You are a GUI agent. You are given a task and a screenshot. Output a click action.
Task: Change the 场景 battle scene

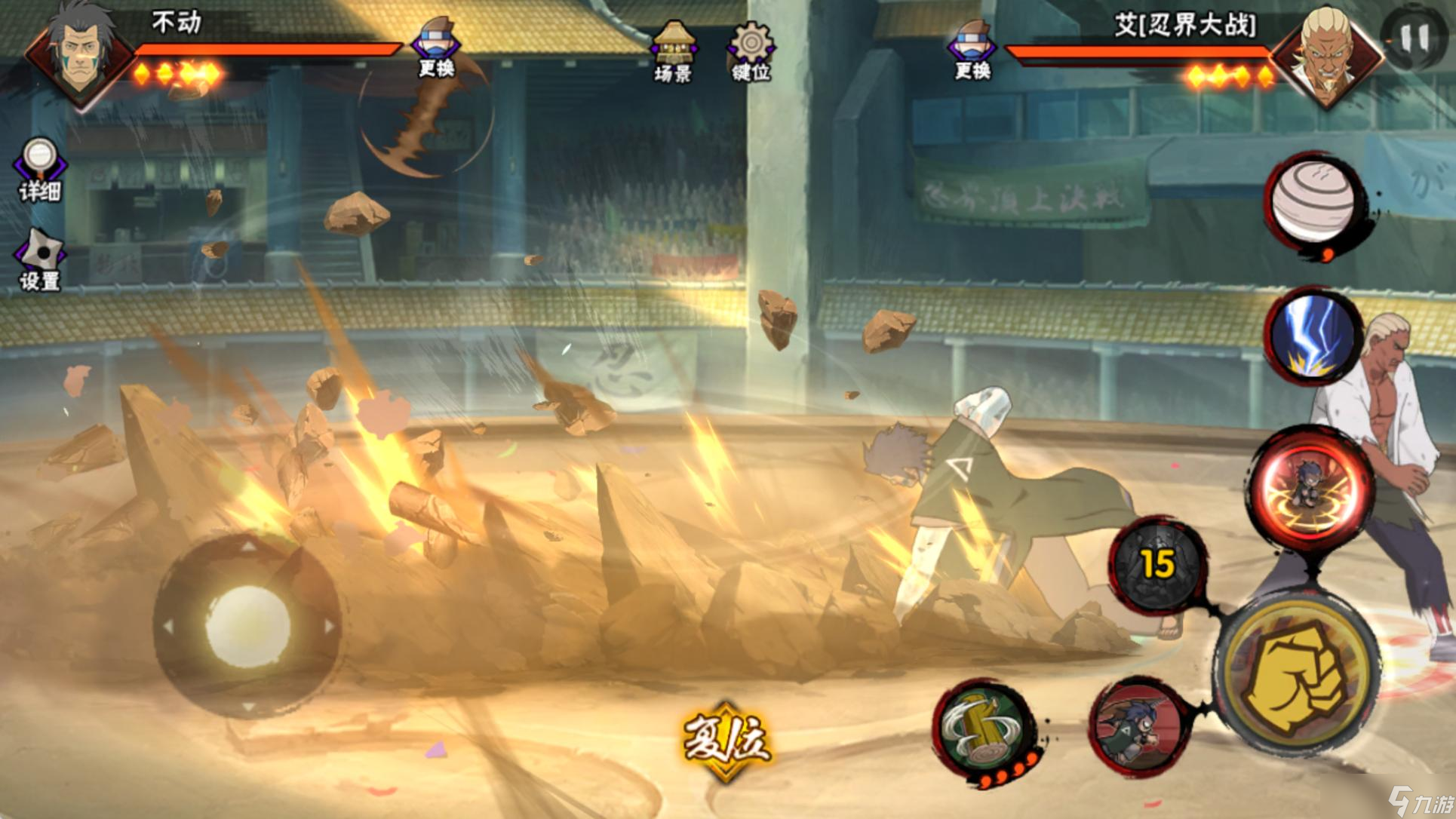[x=674, y=51]
